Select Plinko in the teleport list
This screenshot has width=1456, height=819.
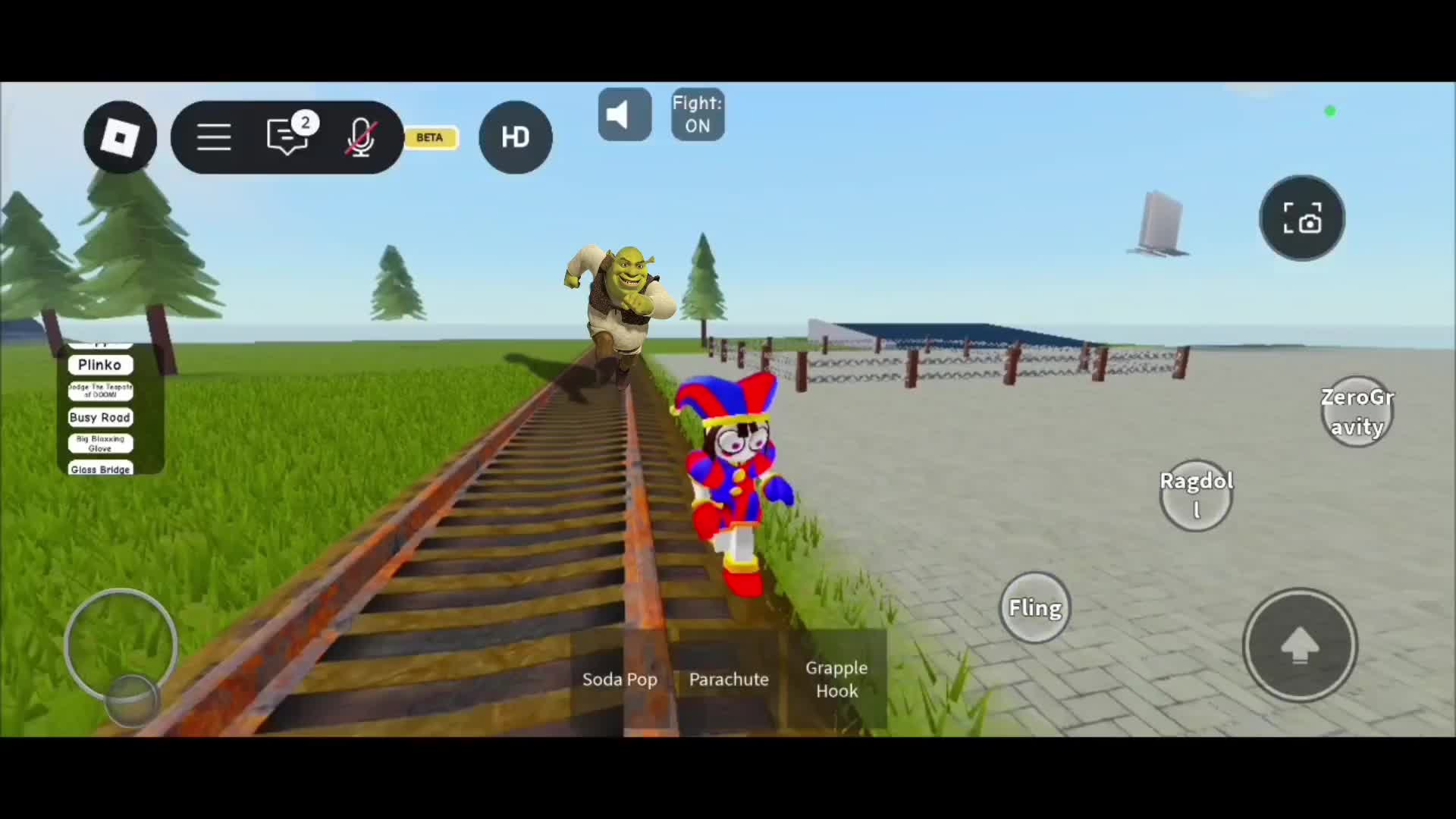click(x=100, y=365)
